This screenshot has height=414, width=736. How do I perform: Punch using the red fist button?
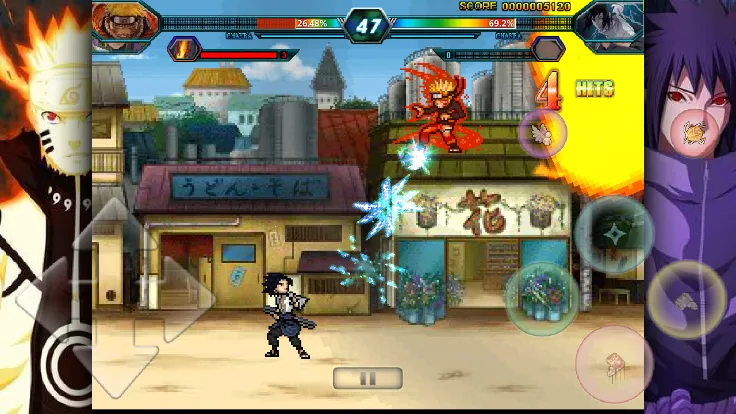pyautogui.click(x=612, y=362)
